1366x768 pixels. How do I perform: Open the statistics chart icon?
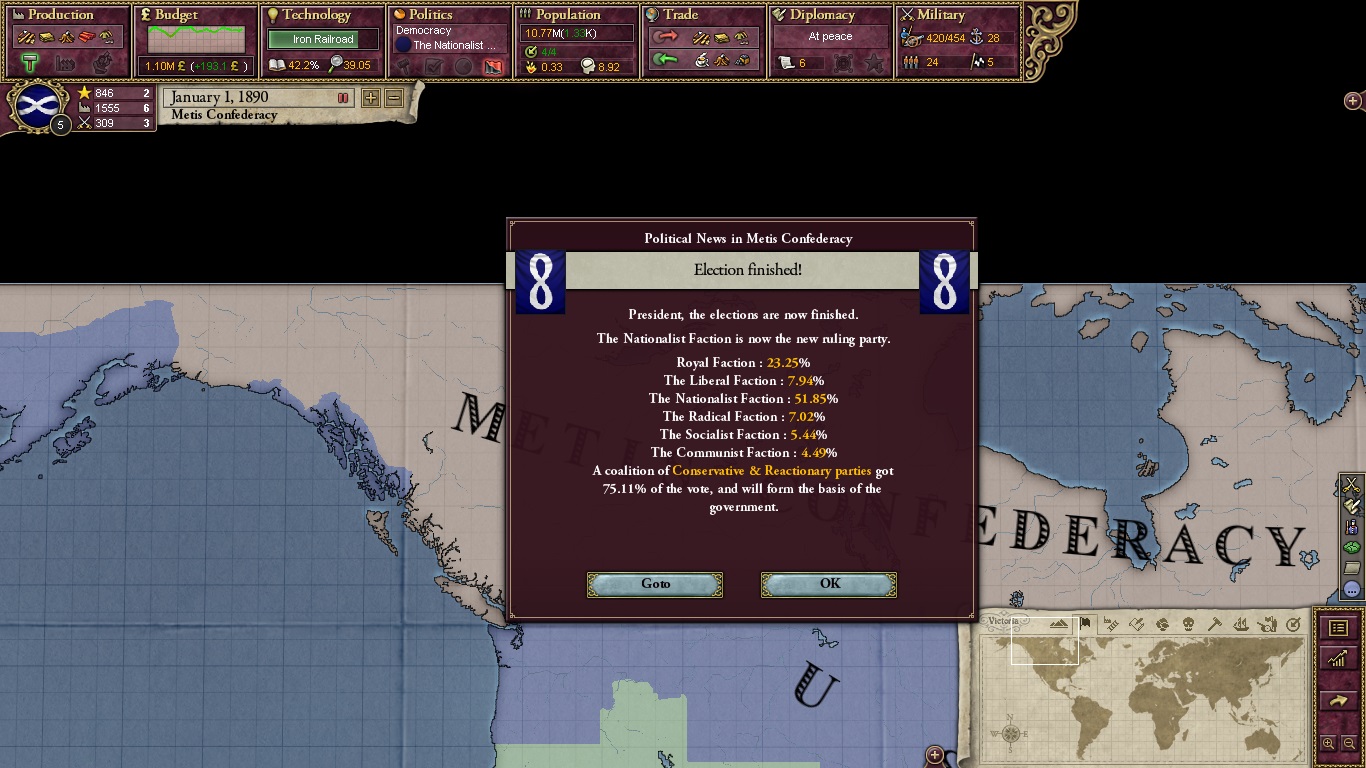point(1338,657)
